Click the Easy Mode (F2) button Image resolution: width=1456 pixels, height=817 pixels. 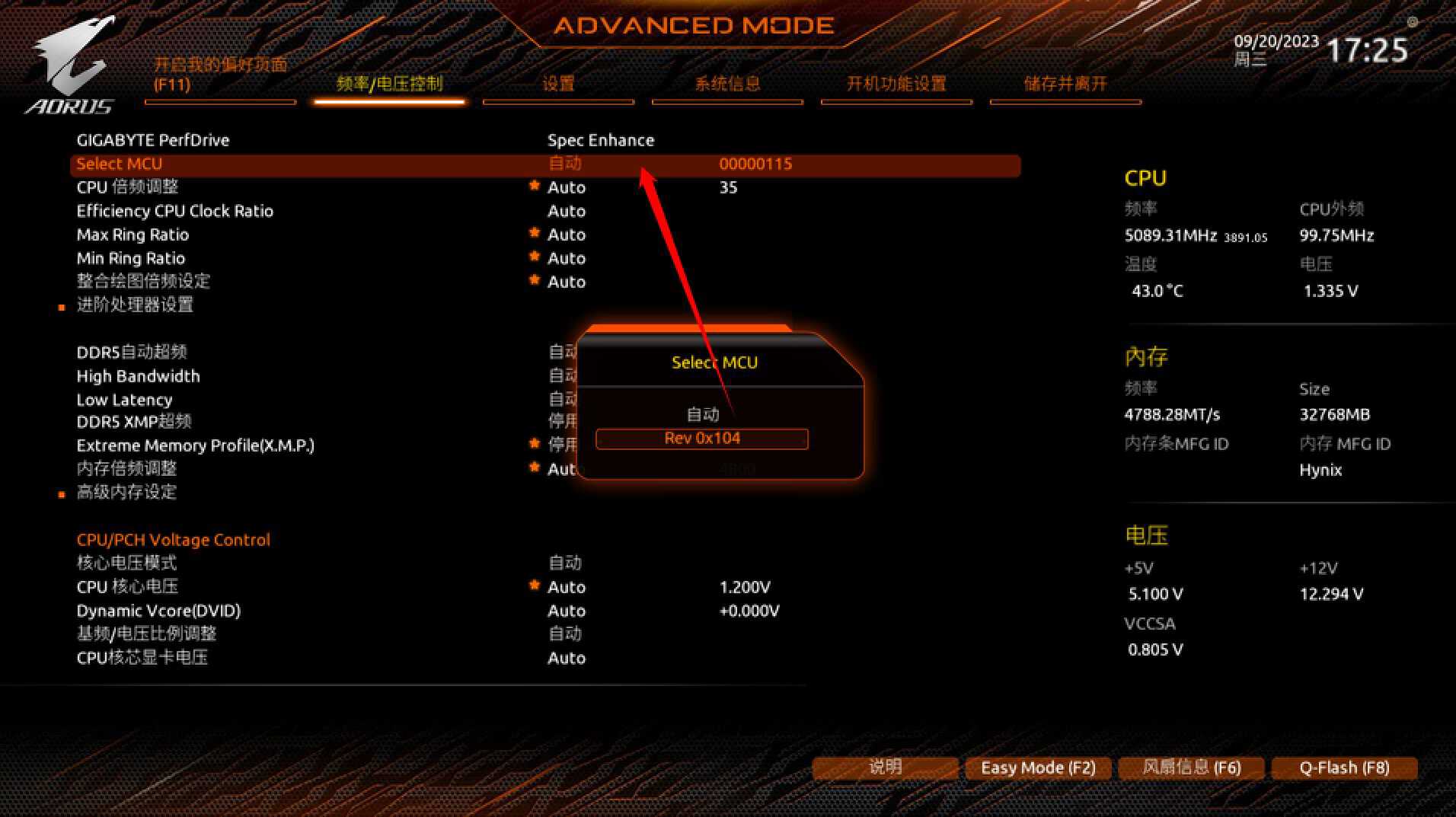1038,768
